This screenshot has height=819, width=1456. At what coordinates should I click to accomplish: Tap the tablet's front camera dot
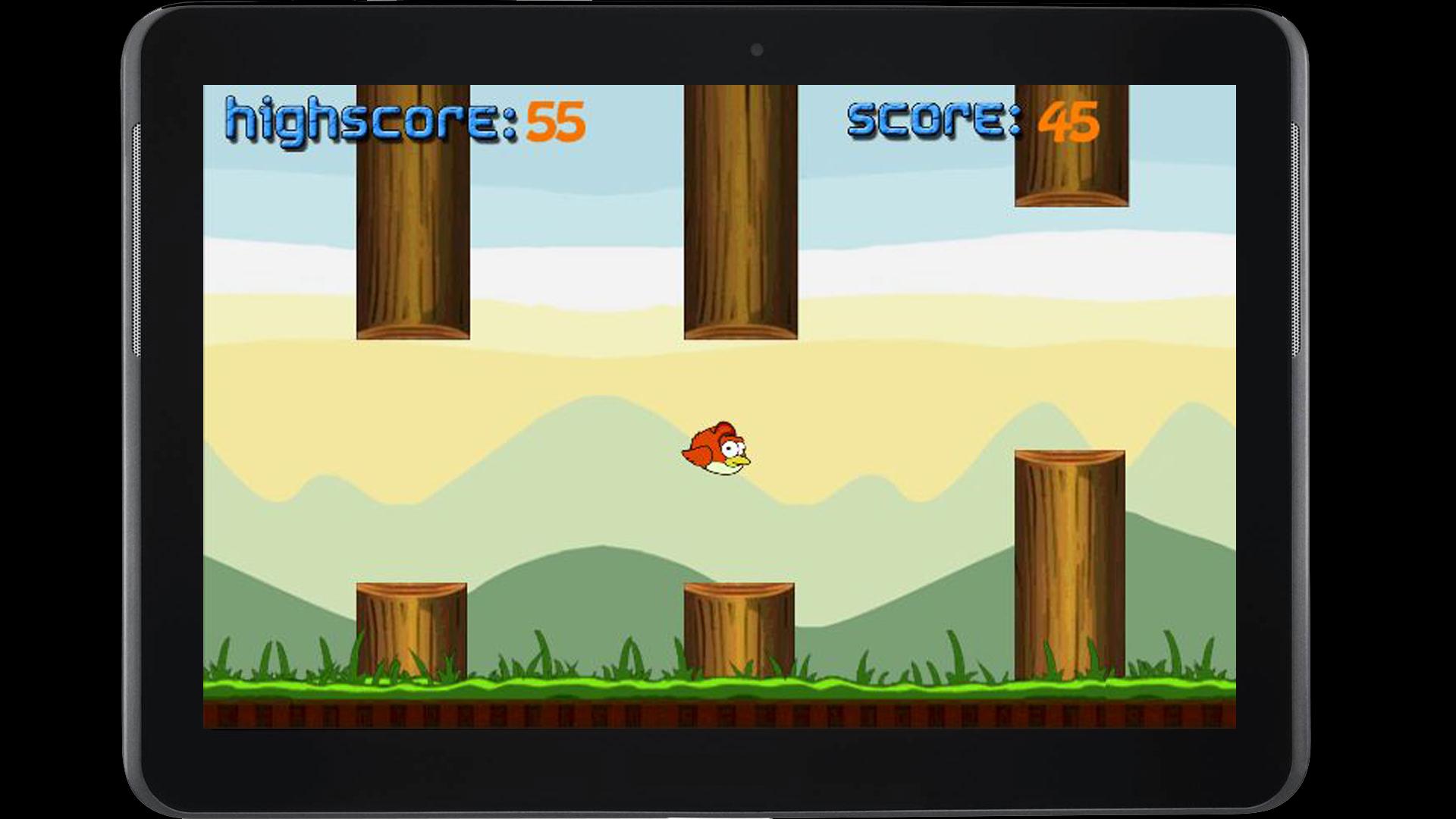tap(756, 48)
